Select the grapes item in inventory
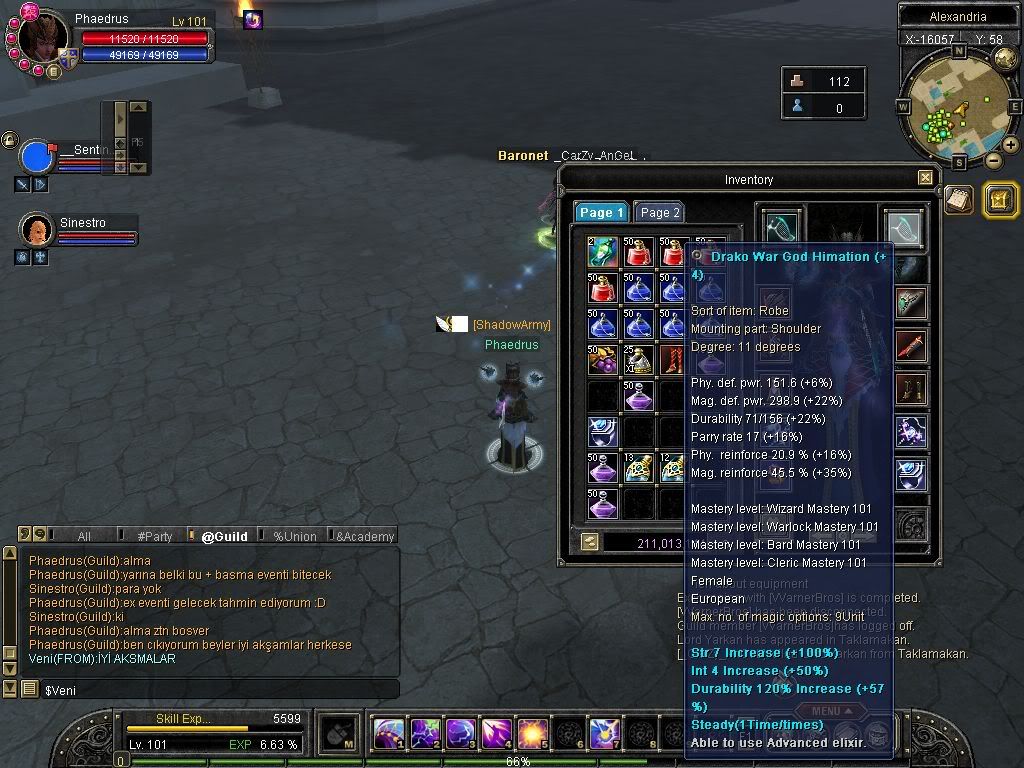 [603, 360]
